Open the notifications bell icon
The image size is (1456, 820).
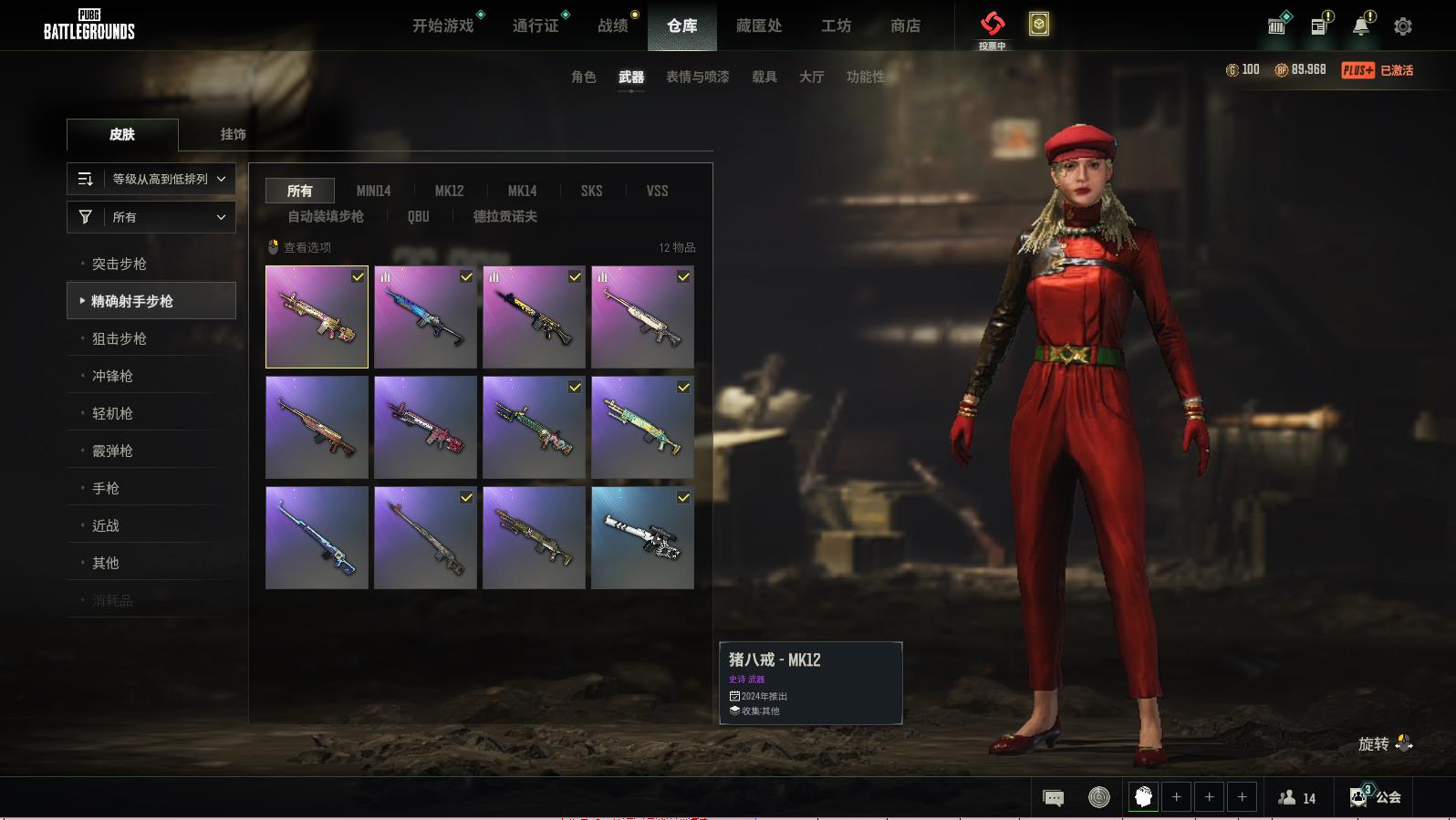coord(1361,26)
